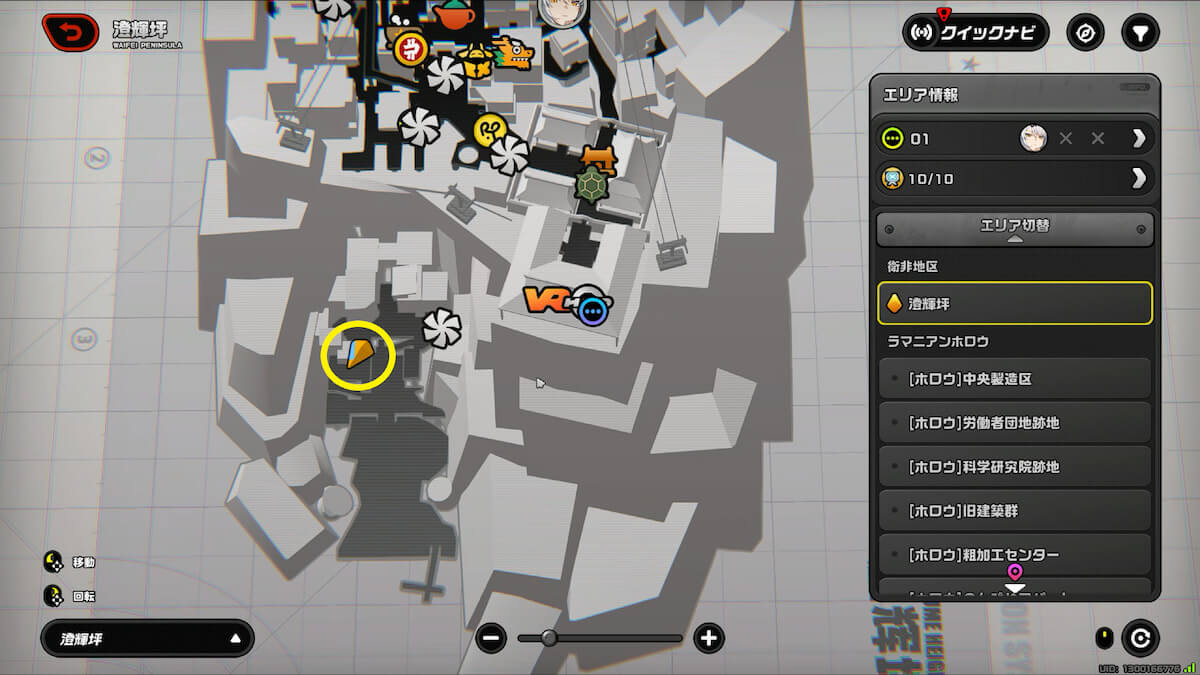Select the VR headset map marker
Screen dimensions: 1200x675
[x=548, y=300]
